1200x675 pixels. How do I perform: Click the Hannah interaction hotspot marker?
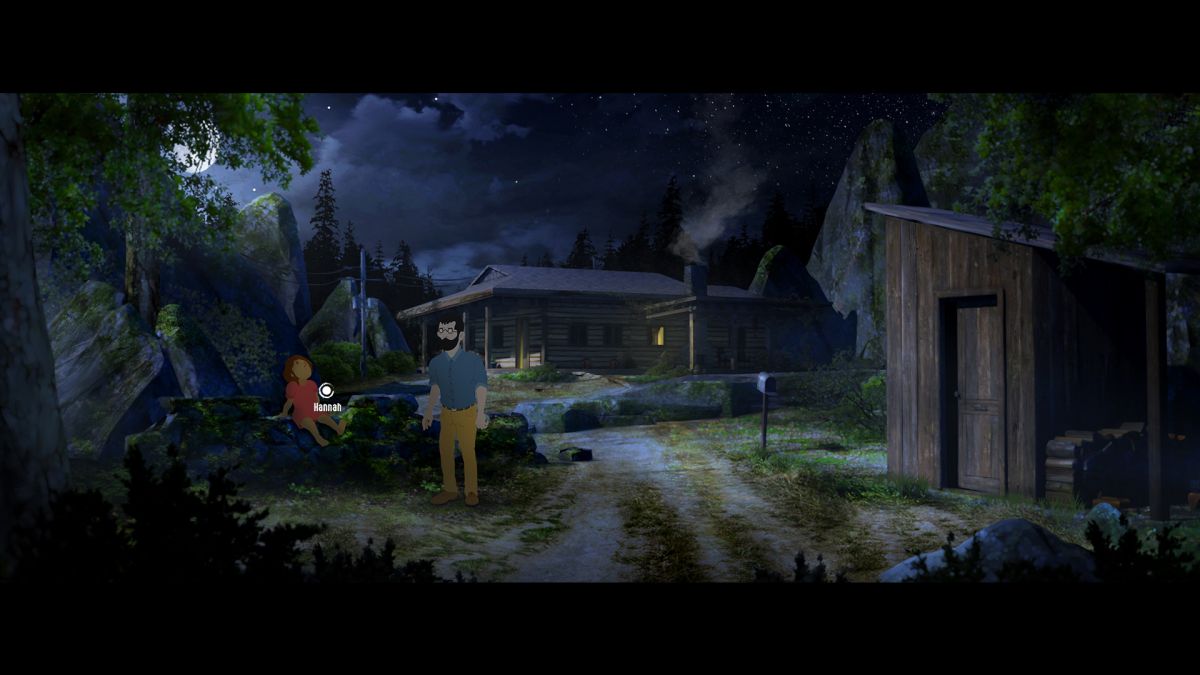[326, 390]
